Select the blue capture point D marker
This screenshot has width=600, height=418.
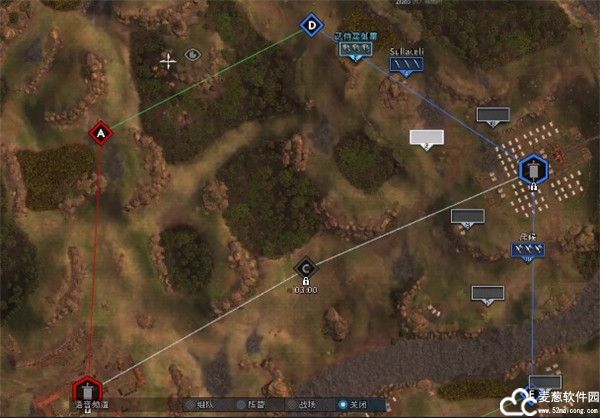(x=312, y=25)
